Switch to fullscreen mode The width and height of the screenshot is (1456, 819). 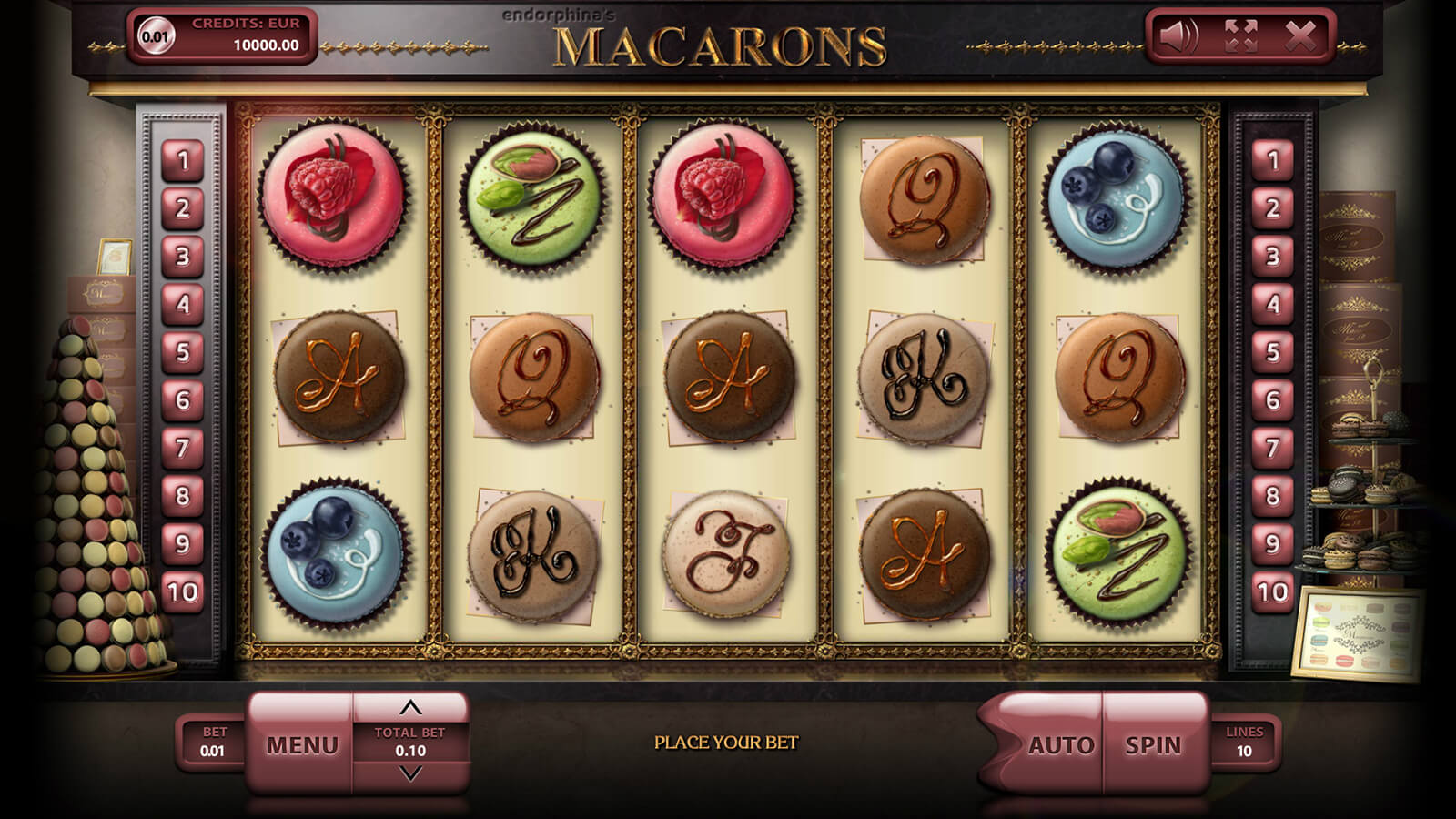tap(1240, 36)
